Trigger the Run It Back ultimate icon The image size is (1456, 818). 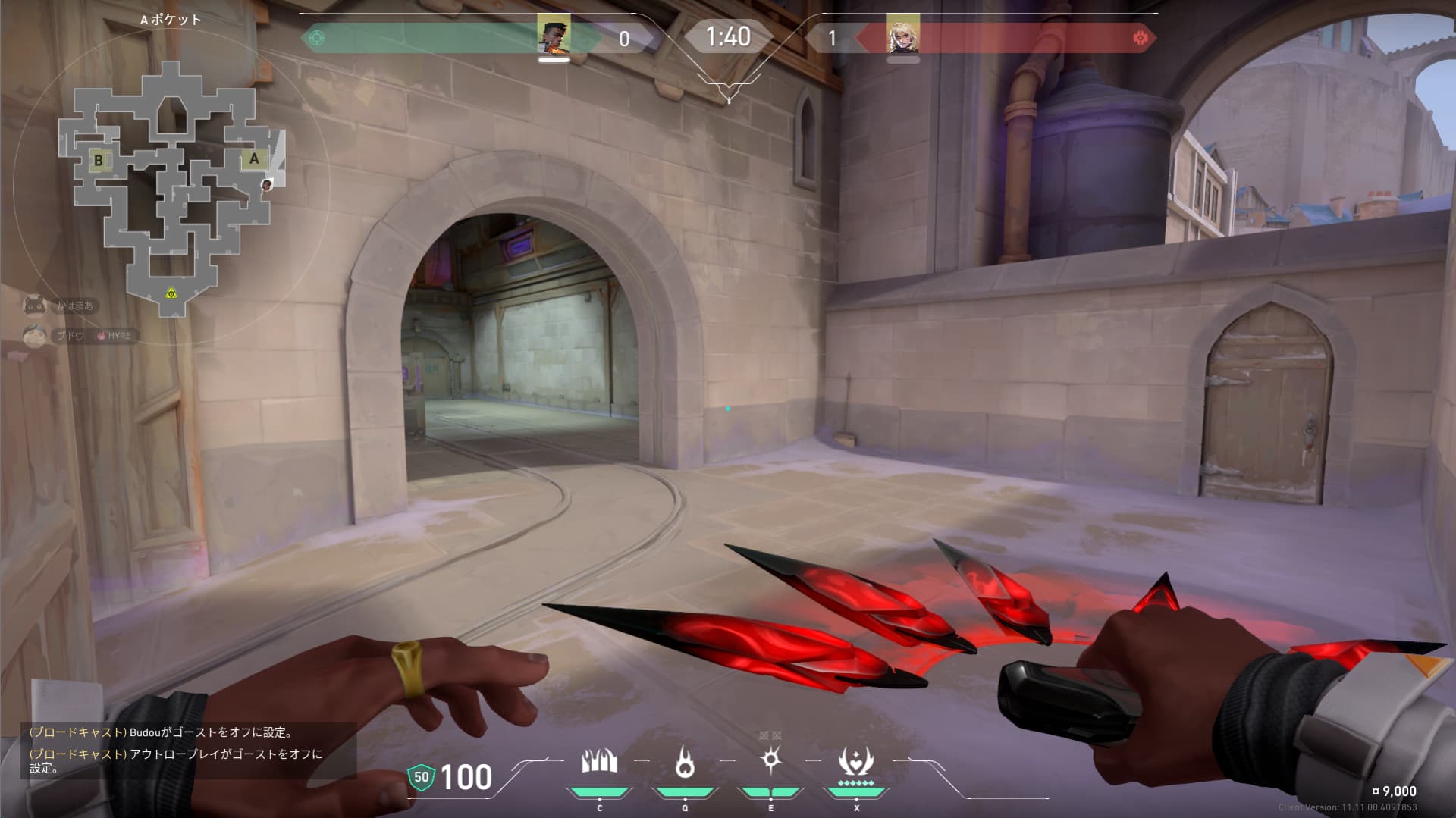[x=856, y=763]
